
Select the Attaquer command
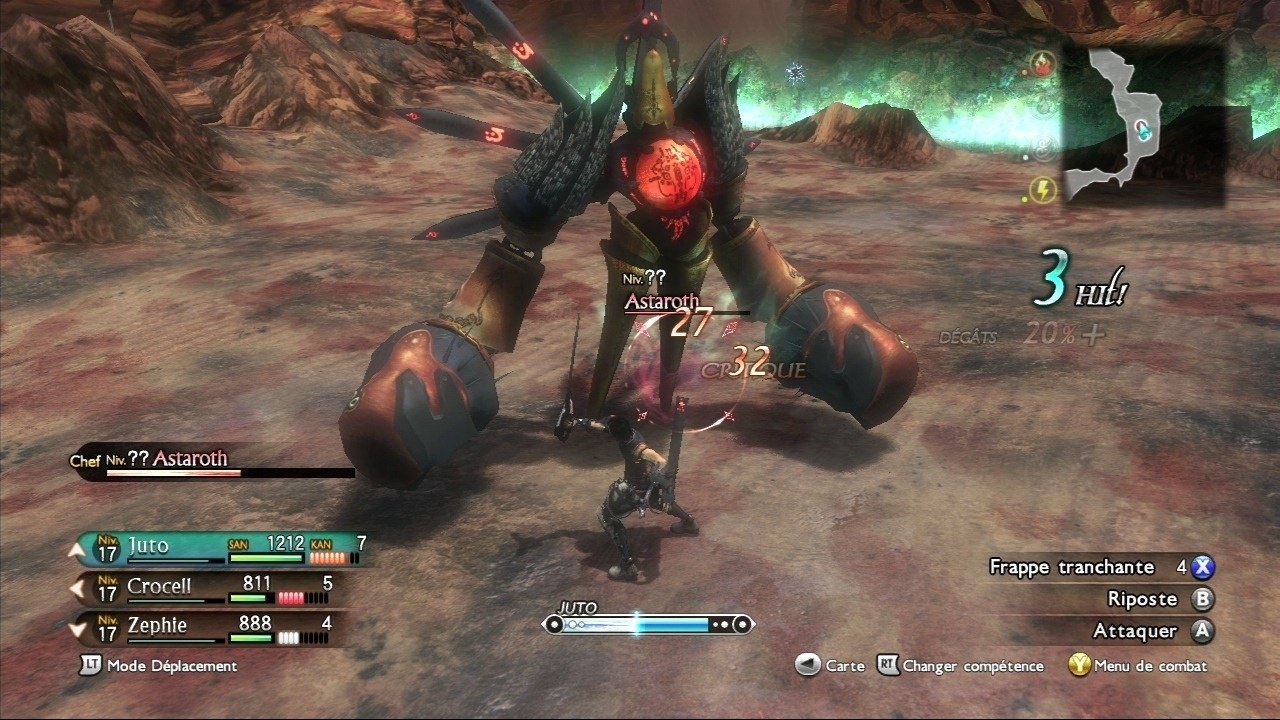click(1138, 631)
